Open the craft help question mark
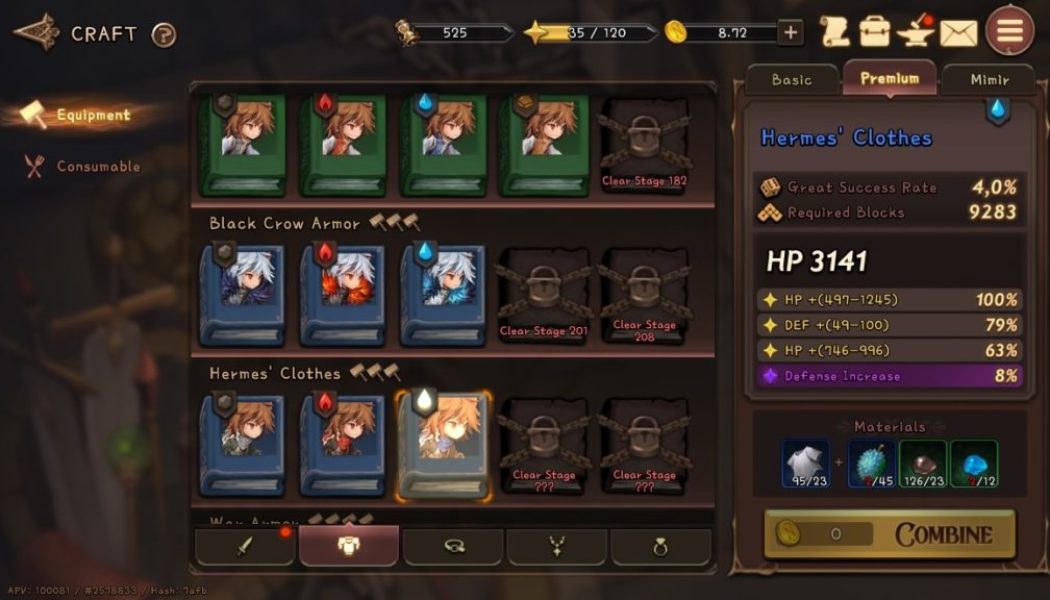1050x600 pixels. [x=164, y=35]
